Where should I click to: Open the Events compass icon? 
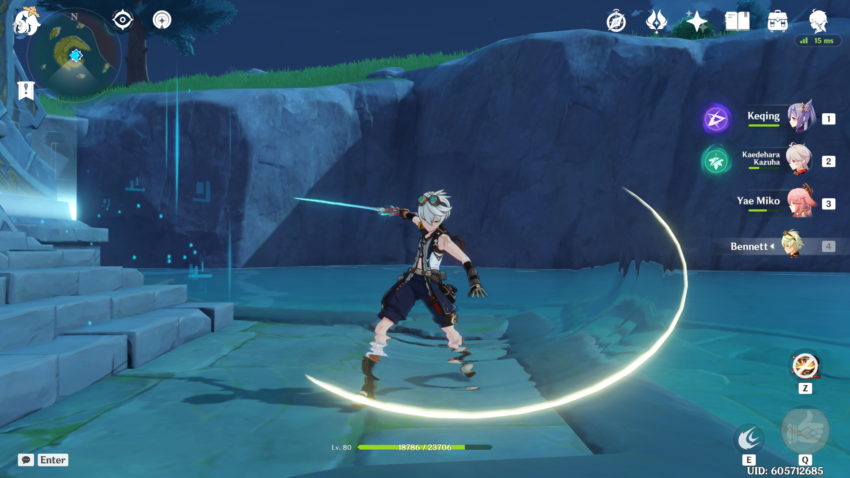(x=616, y=21)
